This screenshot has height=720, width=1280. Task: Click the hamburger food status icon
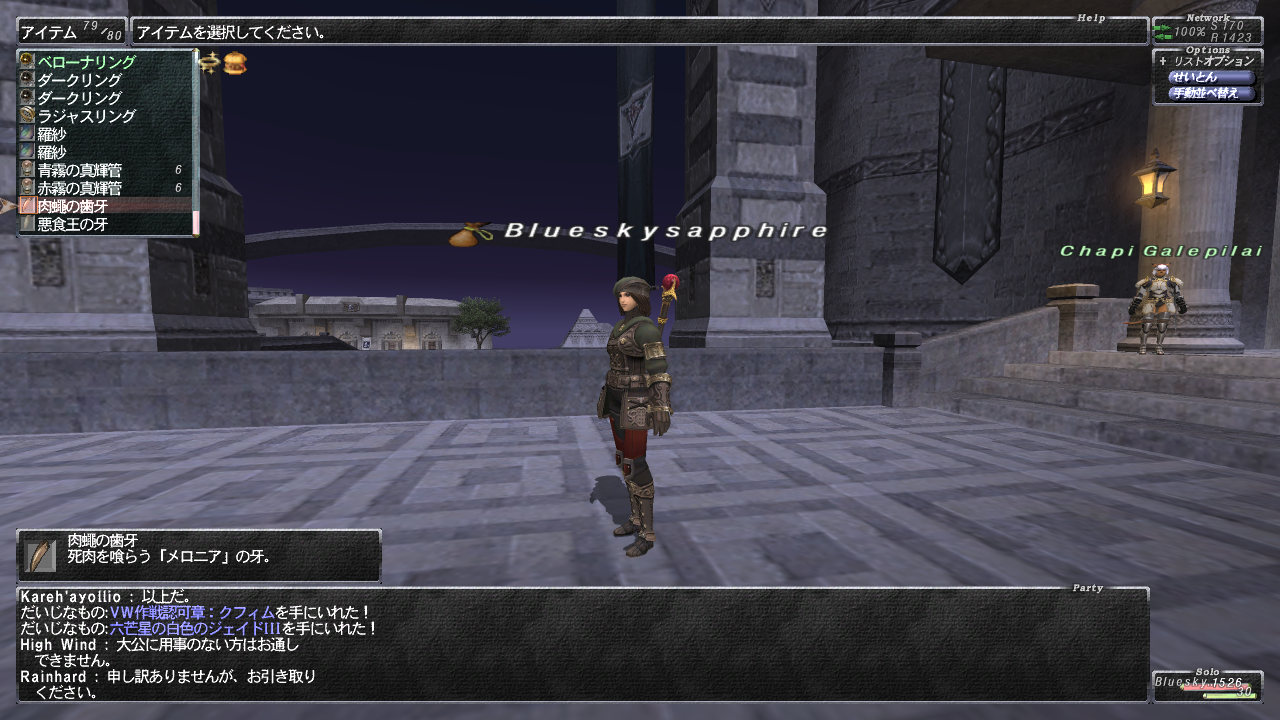point(235,63)
